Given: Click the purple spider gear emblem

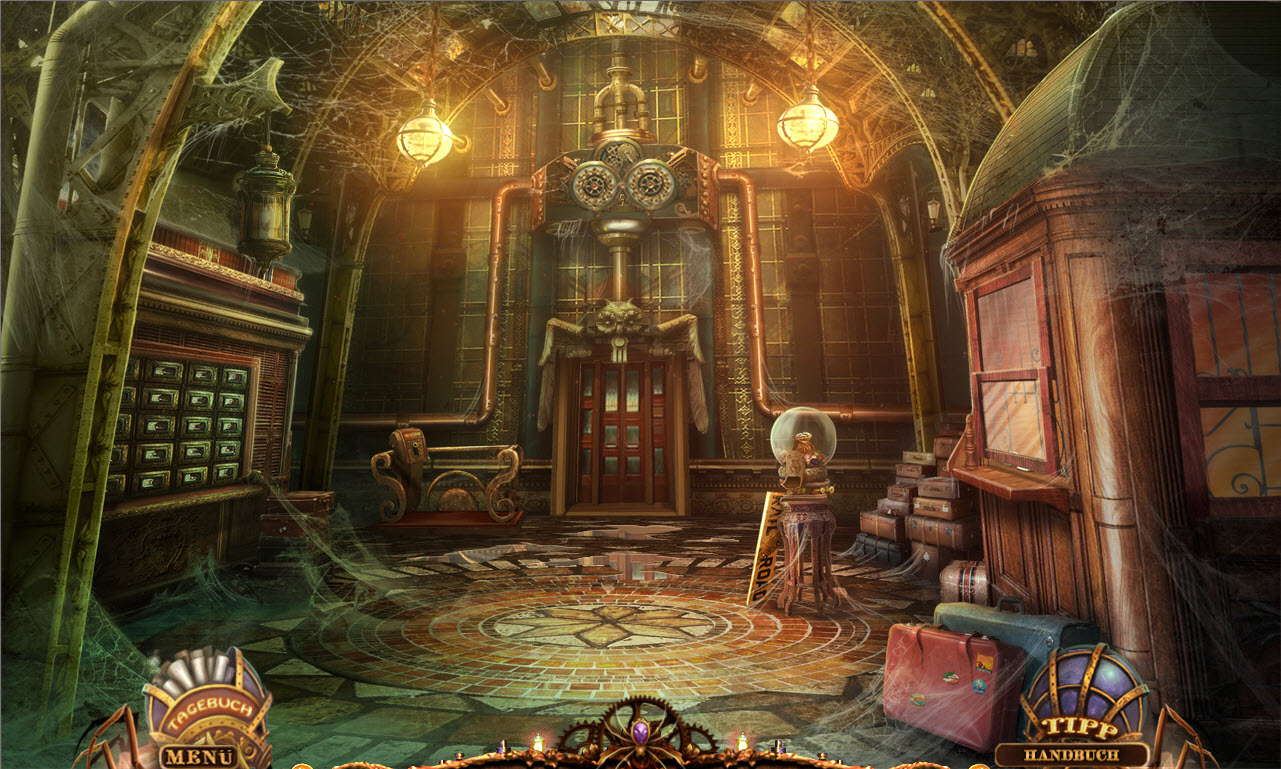Looking at the screenshot, I should [x=640, y=736].
